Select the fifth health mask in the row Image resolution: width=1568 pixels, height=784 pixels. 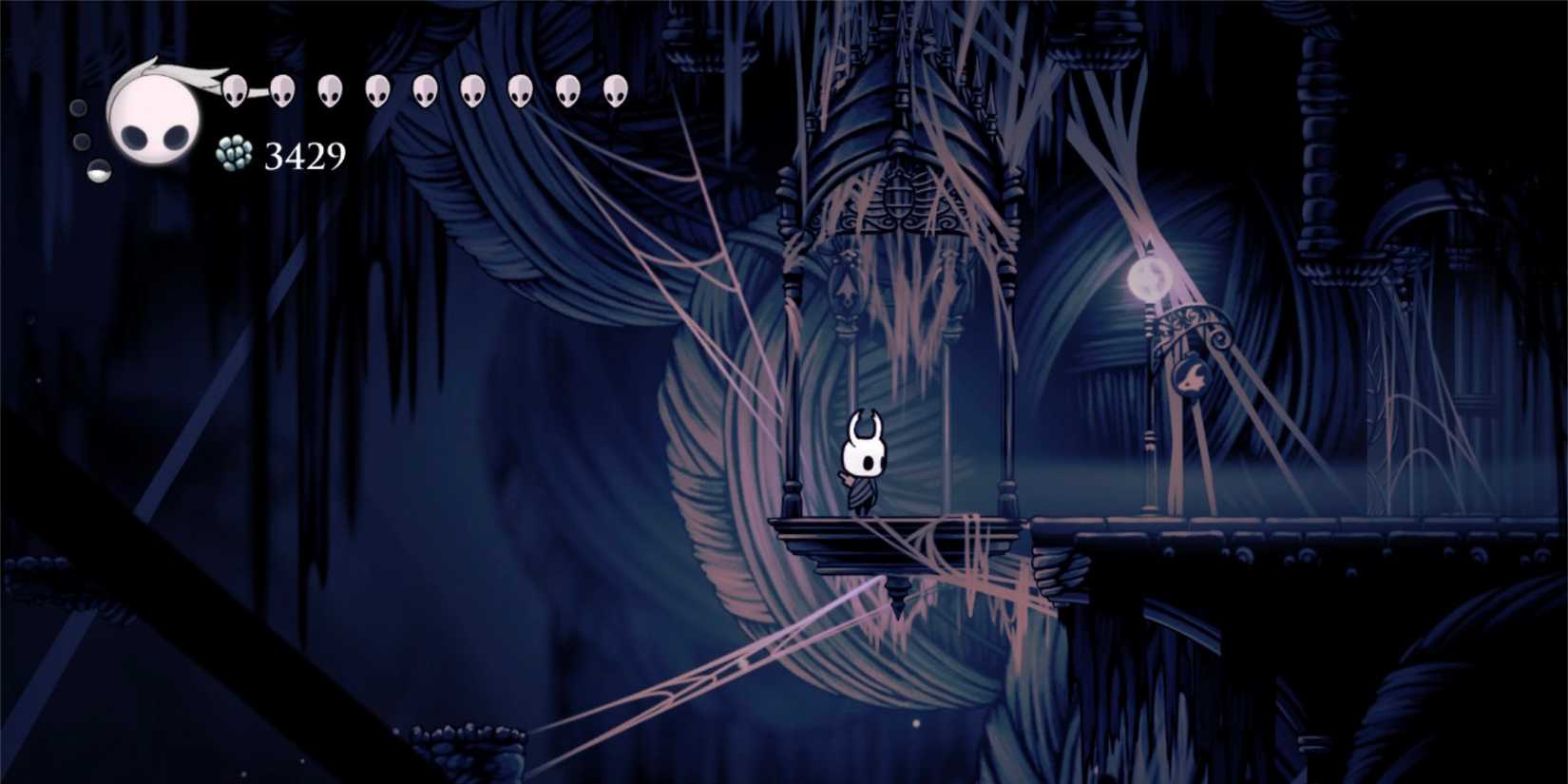(425, 91)
